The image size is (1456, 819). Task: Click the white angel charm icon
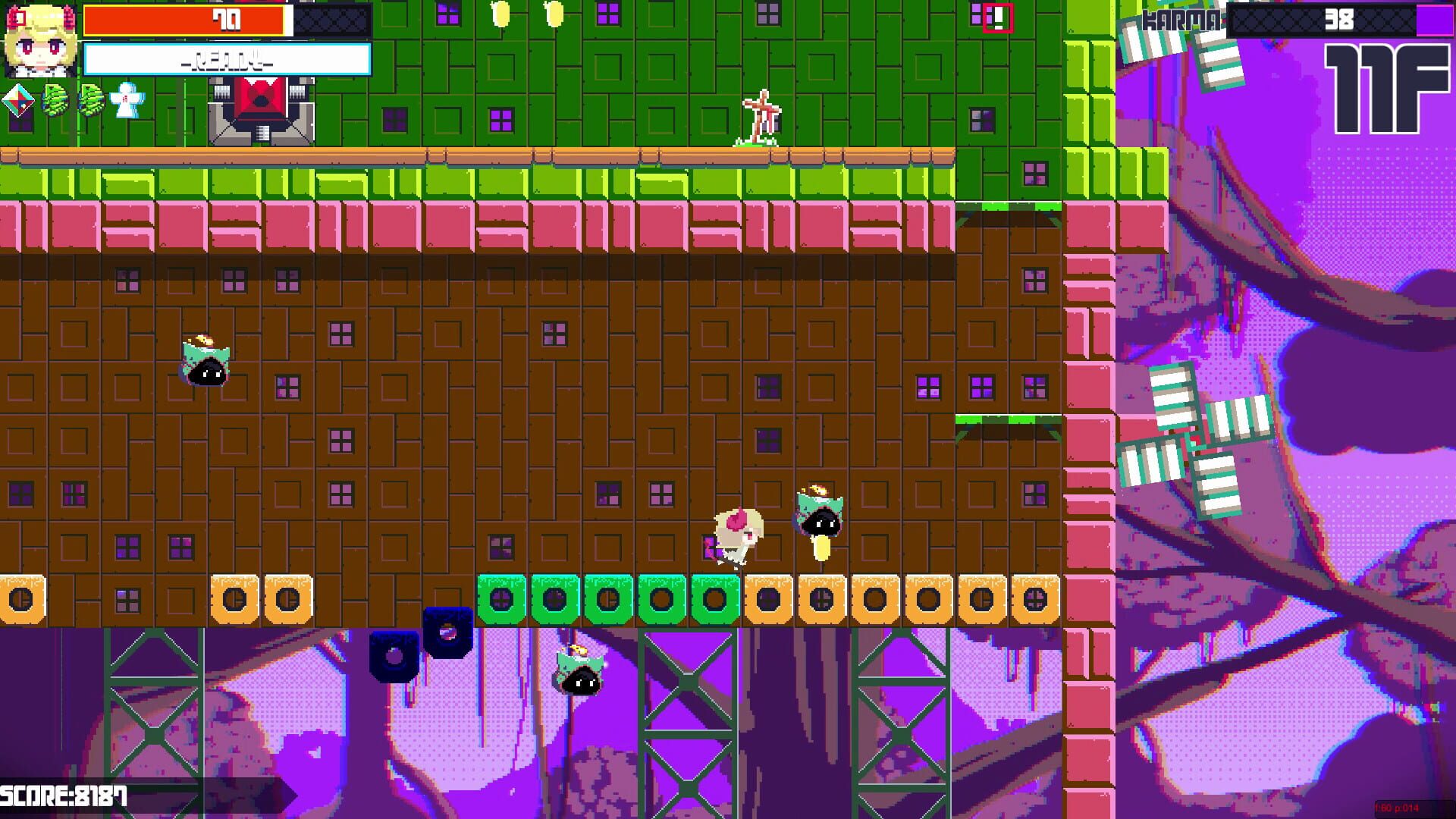[x=127, y=102]
